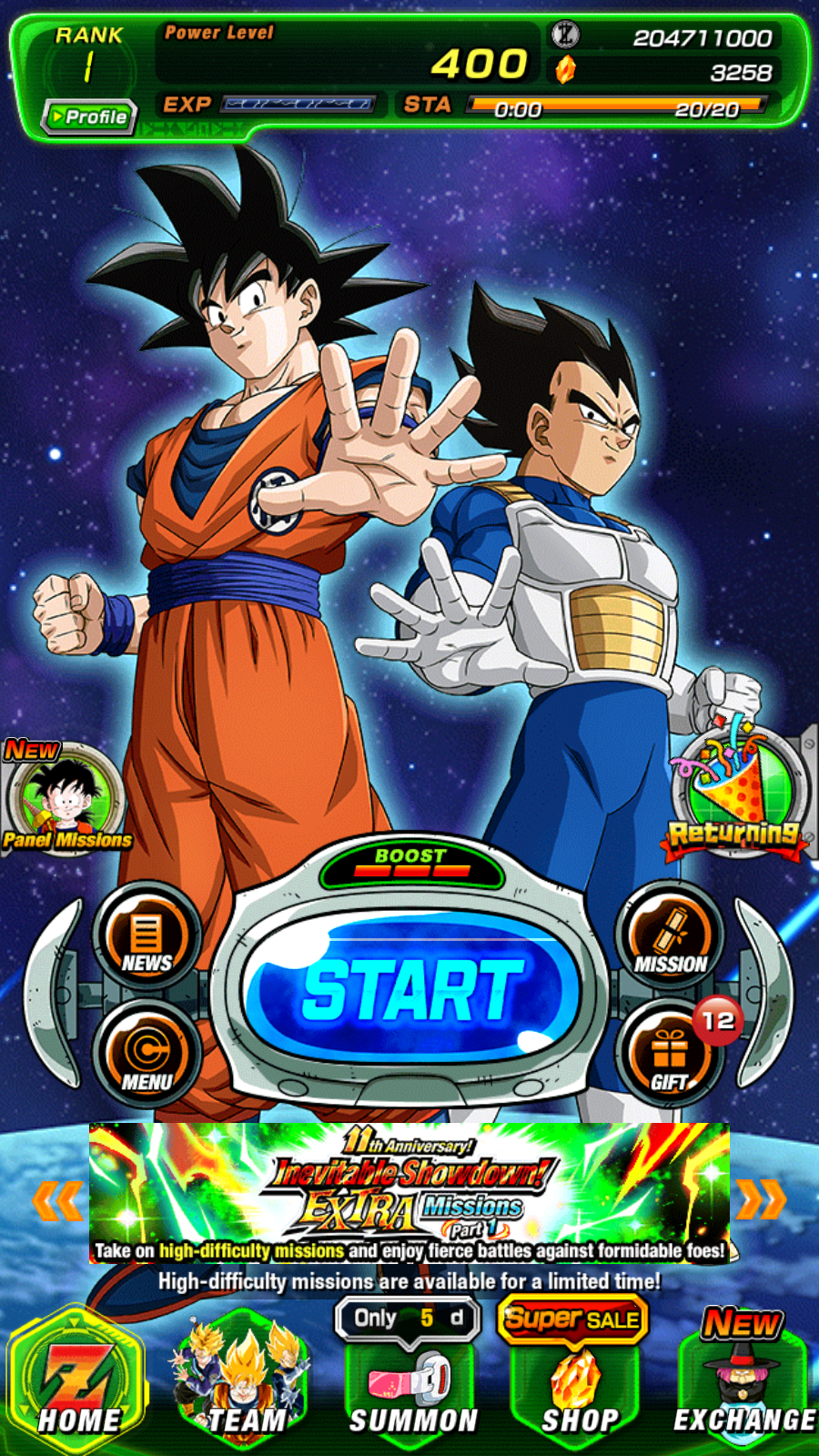Show the next event banner
Image resolution: width=819 pixels, height=1456 pixels.
[x=761, y=1200]
